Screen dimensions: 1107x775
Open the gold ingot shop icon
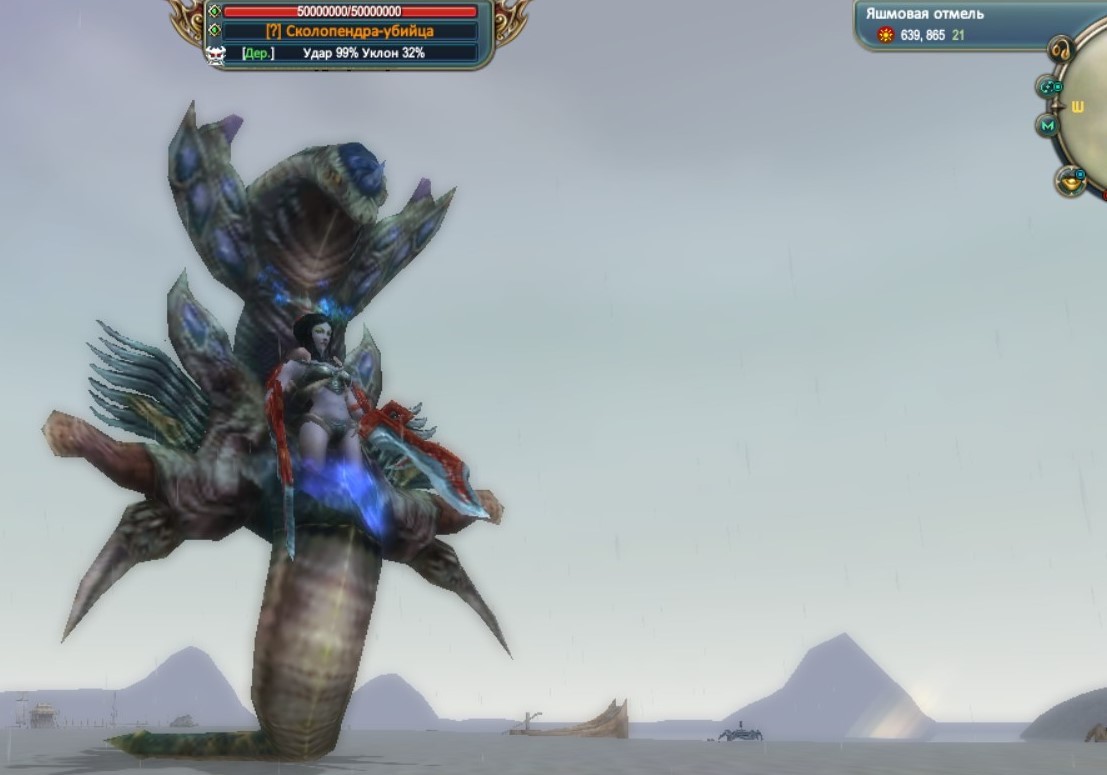click(x=1070, y=181)
